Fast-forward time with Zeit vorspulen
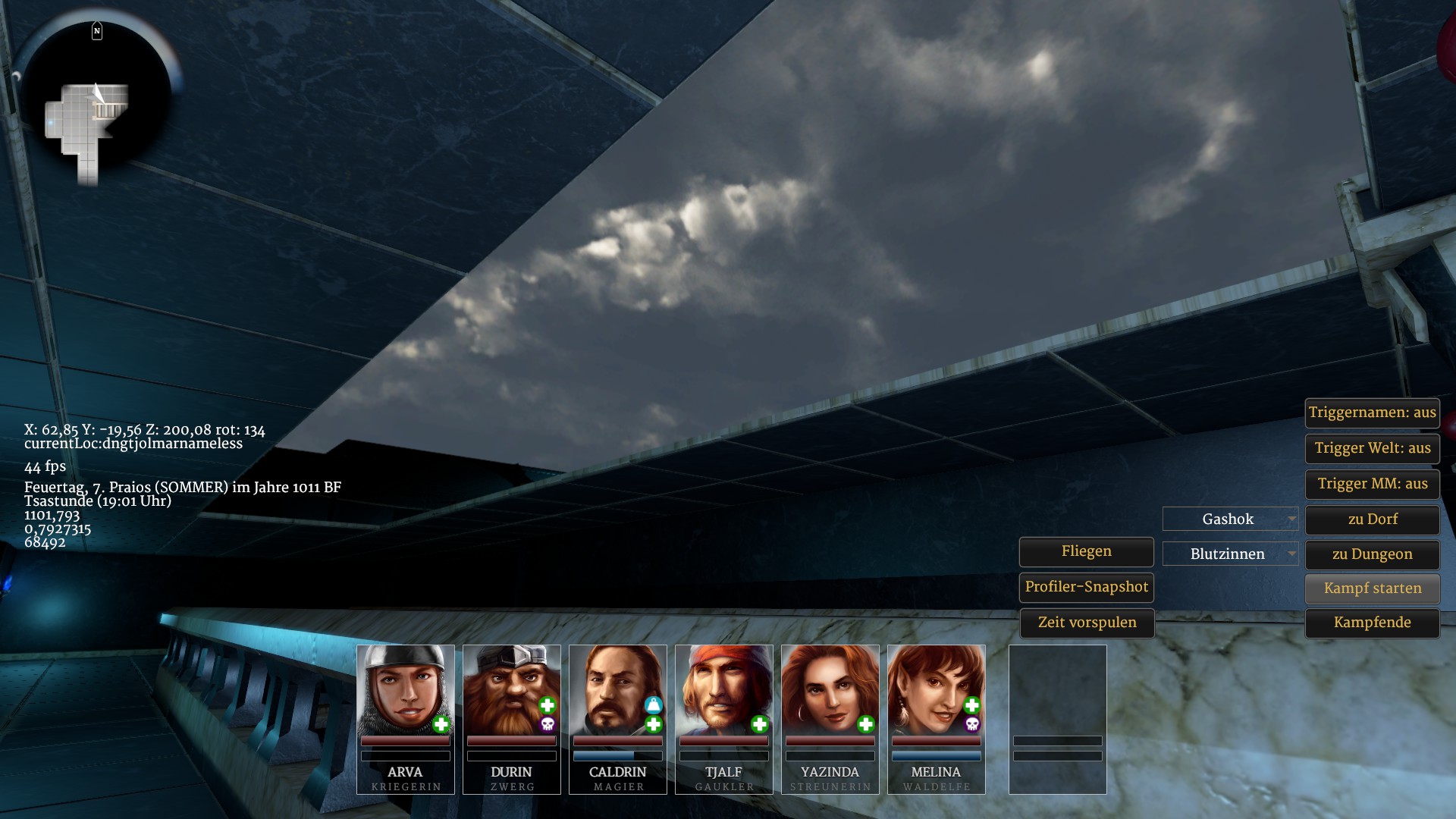Screen dimensions: 1456x819 1086,623
